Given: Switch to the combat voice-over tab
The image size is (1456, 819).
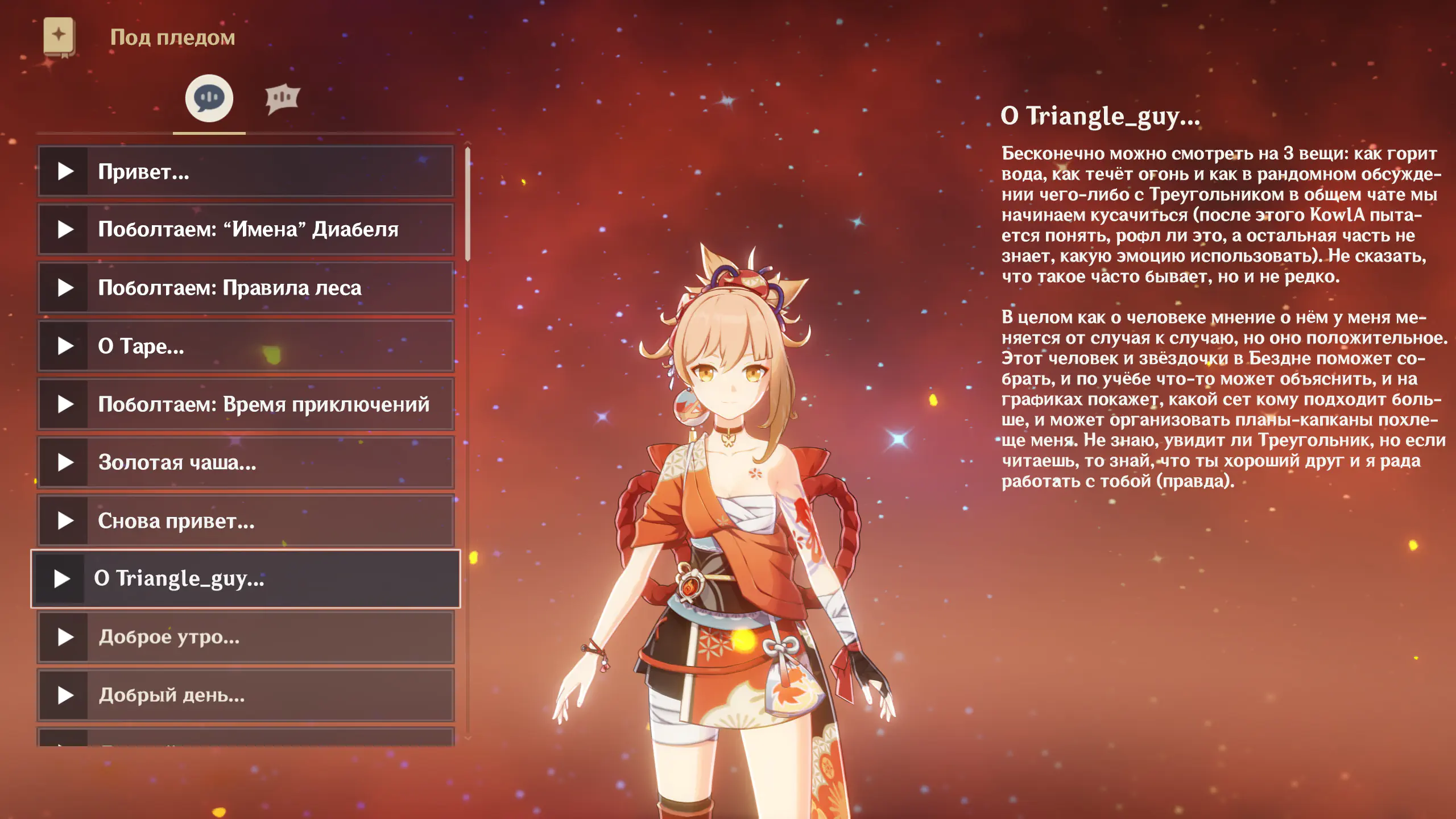Looking at the screenshot, I should tap(282, 98).
